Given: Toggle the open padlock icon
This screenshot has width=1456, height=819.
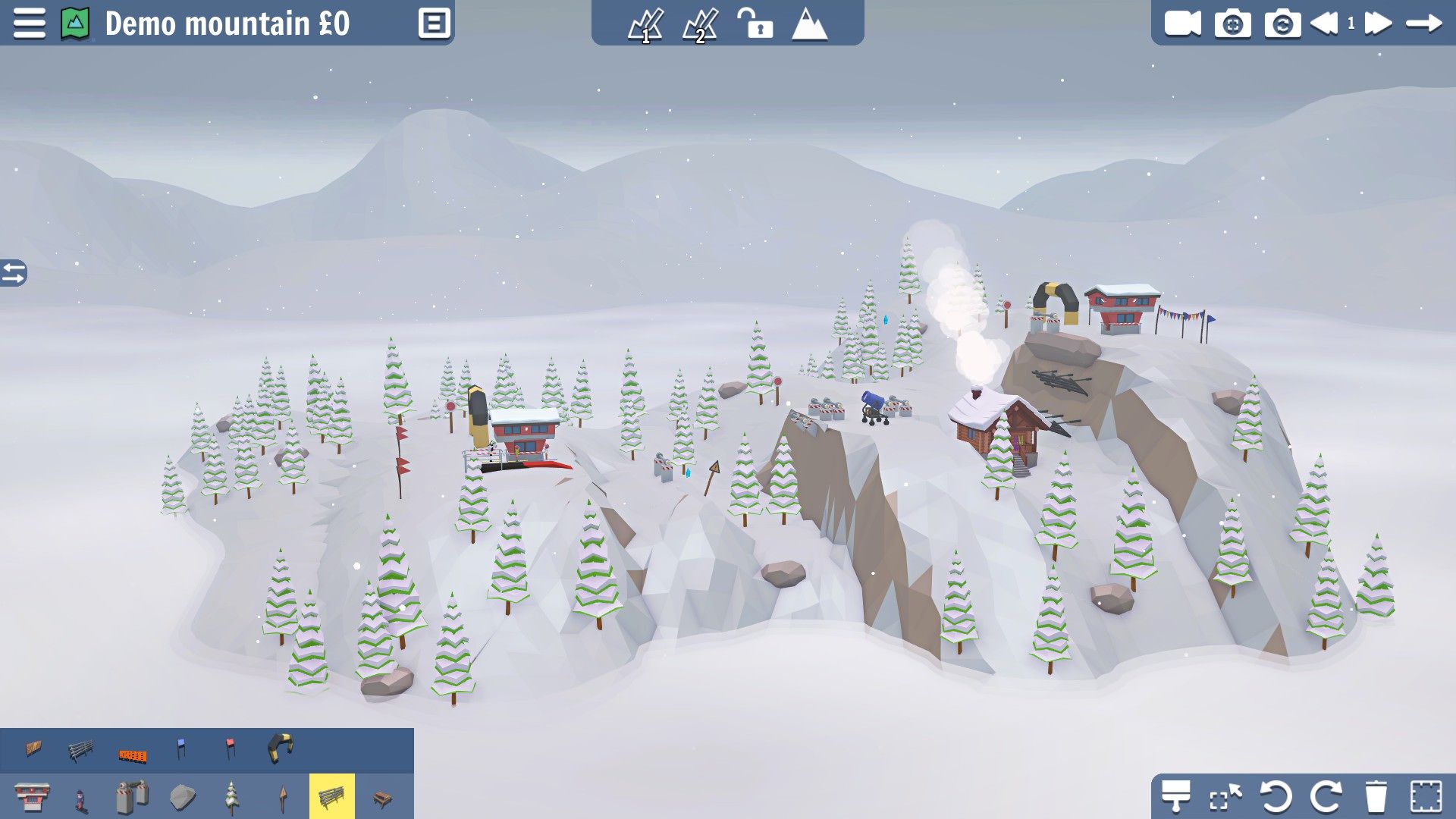Looking at the screenshot, I should [755, 24].
